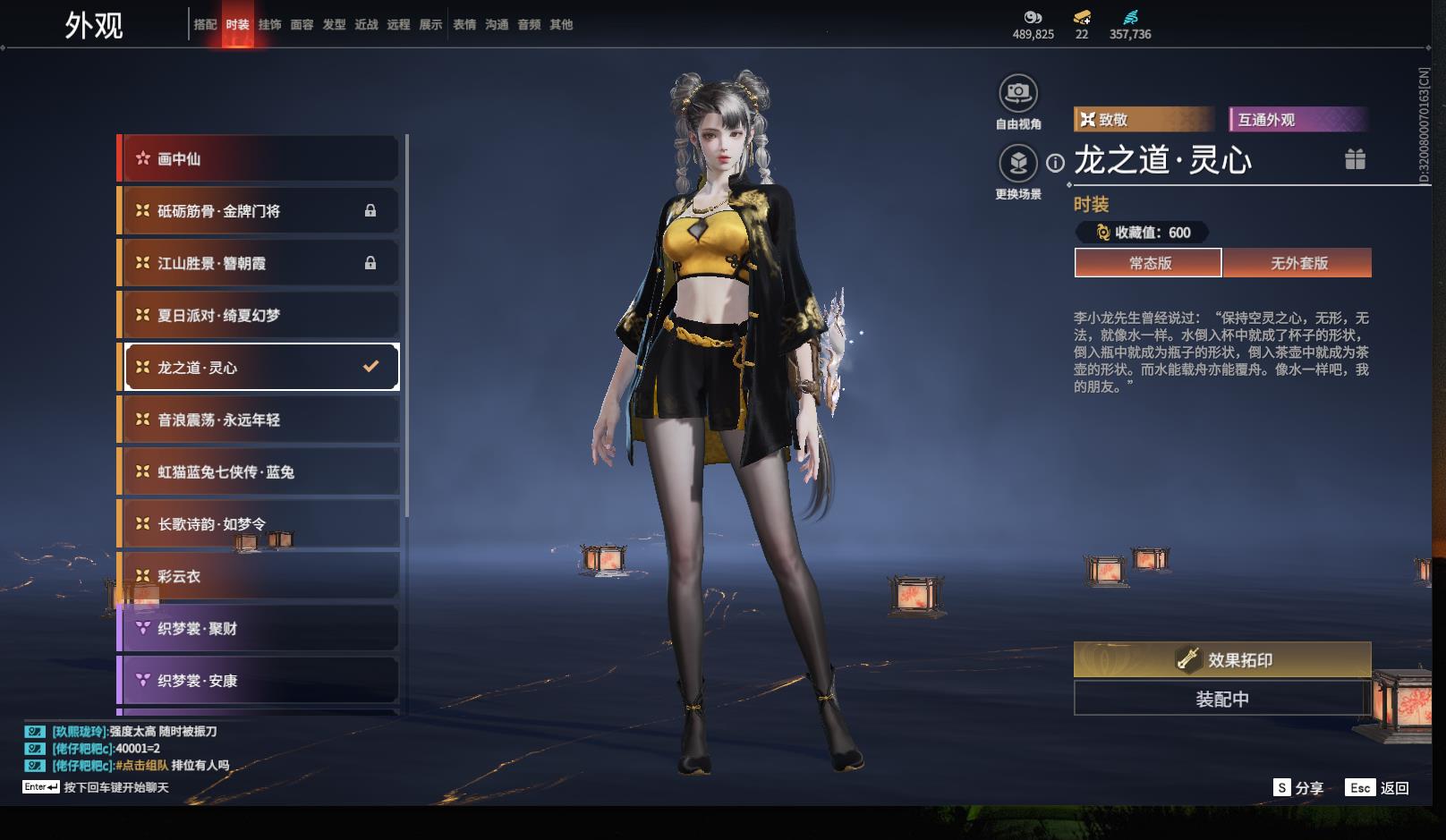Click 返回 to go back
This screenshot has width=1446, height=840.
(x=1381, y=788)
